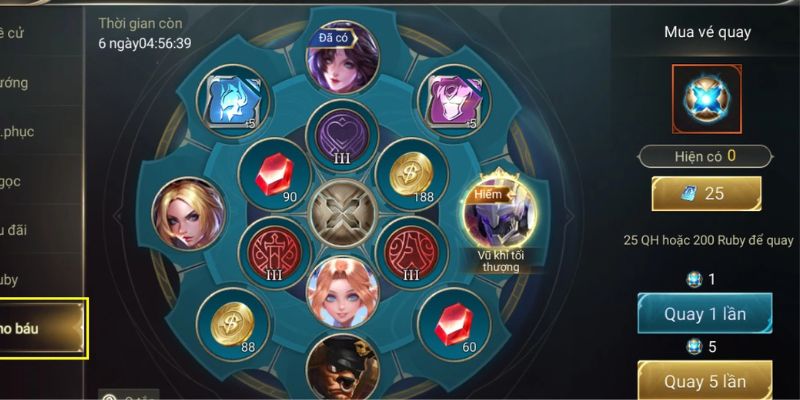Click the crossed-swords wheel center emblem
The image size is (800, 400).
point(342,214)
